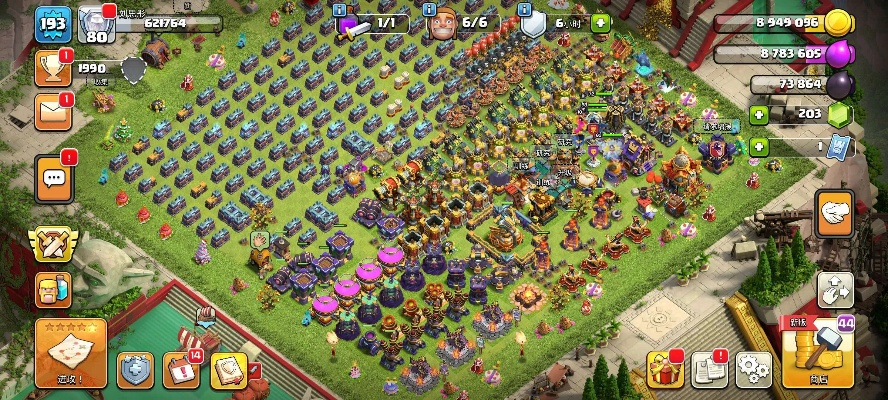This screenshot has width=888, height=400.
Task: Add shield time with green plus
Action: [x=599, y=22]
